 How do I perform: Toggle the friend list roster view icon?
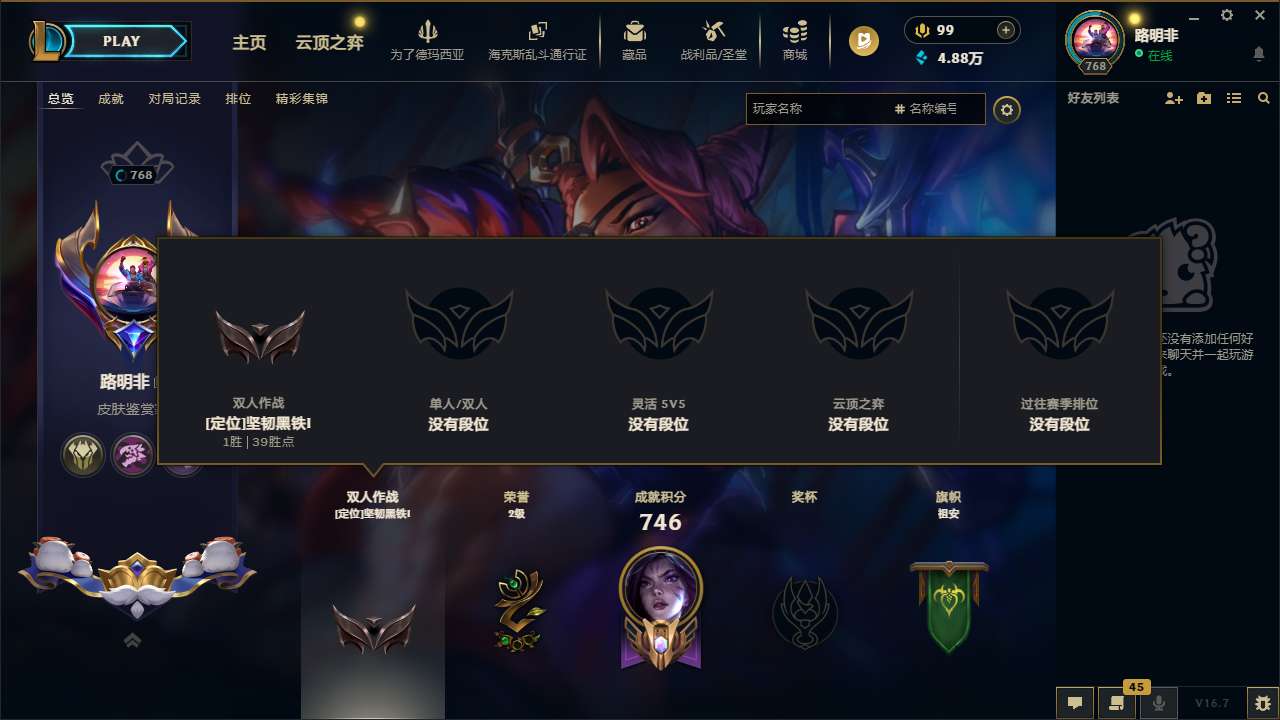[1233, 98]
